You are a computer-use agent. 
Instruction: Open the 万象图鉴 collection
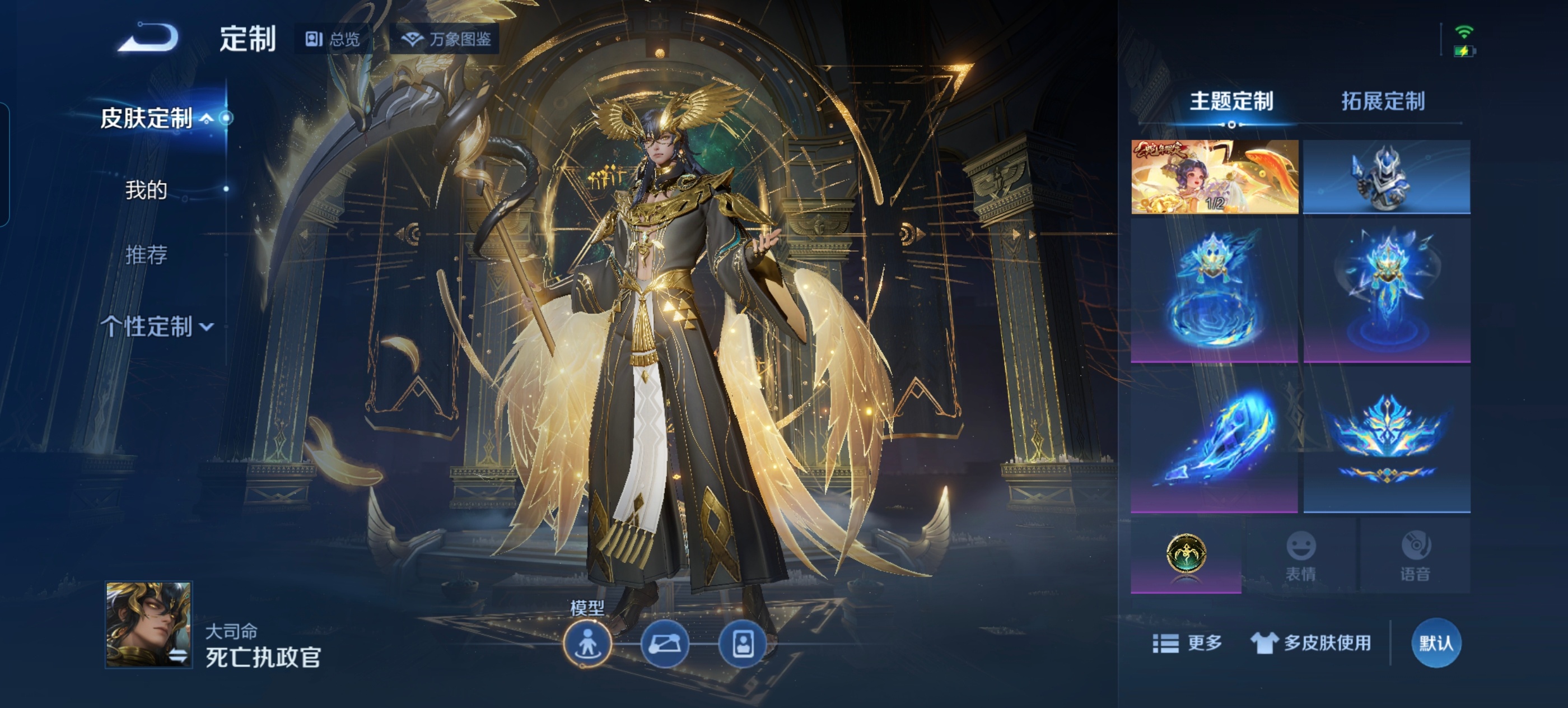446,40
